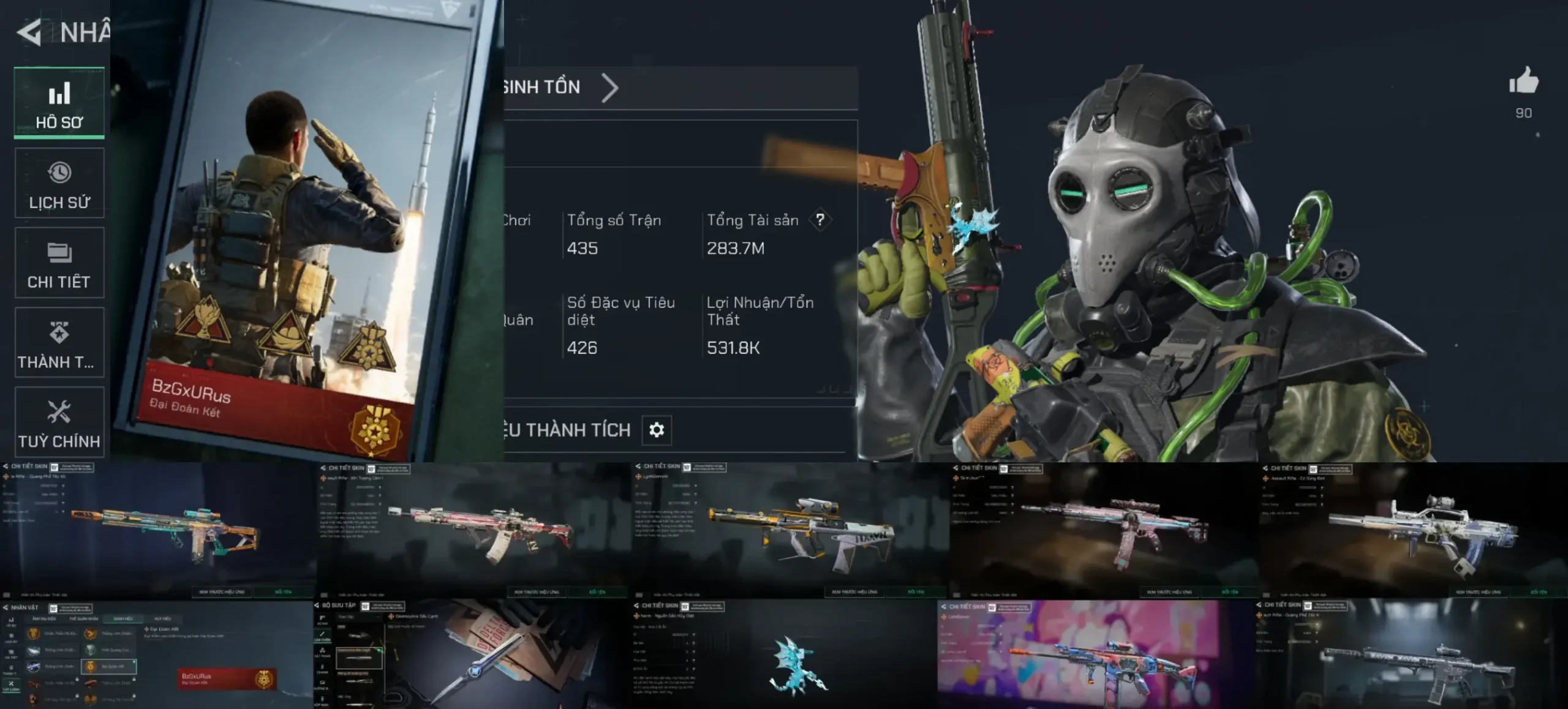Viewport: 1568px width, 709px height.
Task: Open the THÀNH TÍCH gear settings
Action: click(657, 430)
